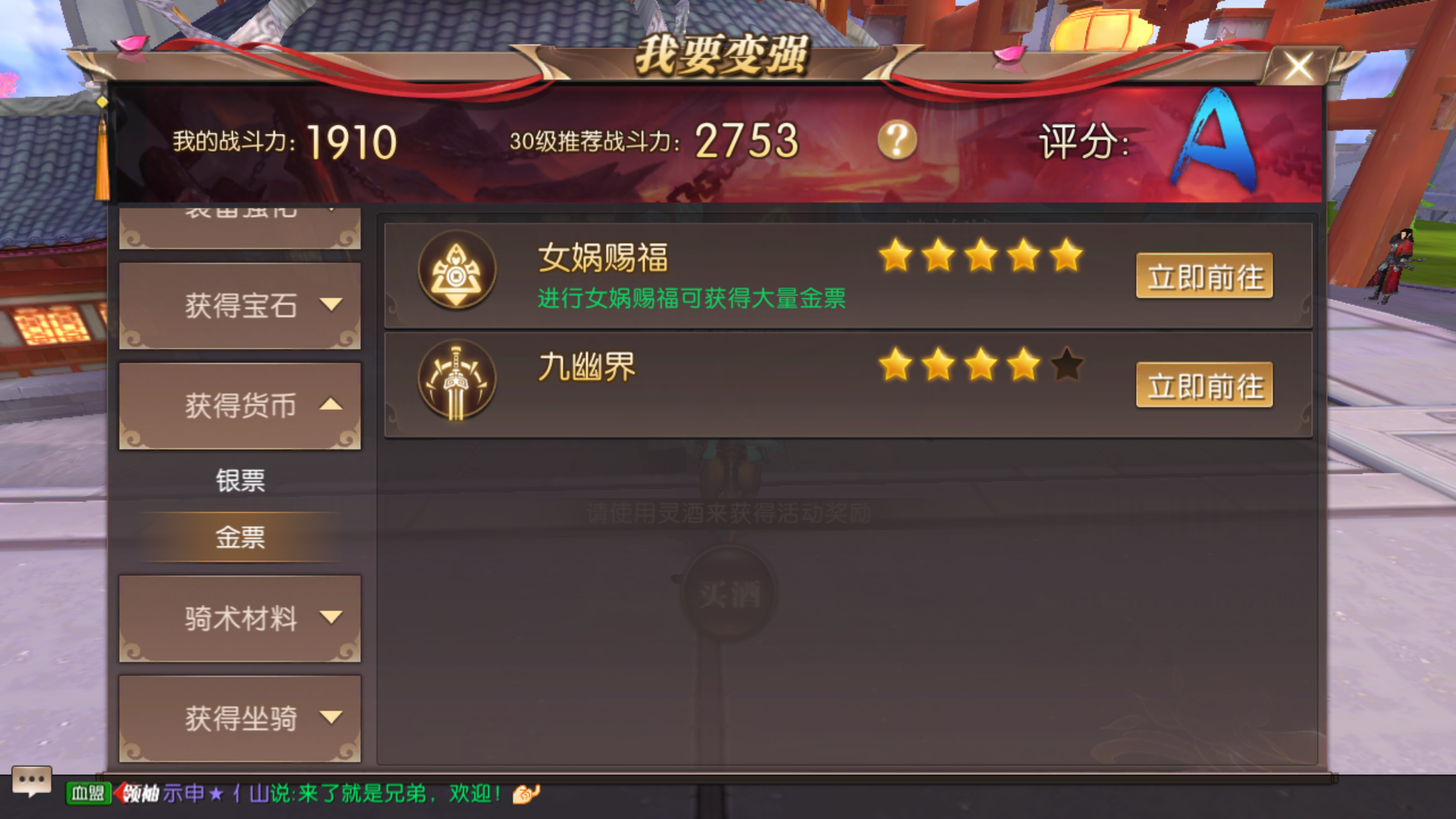Expand the 骑术材料 category
This screenshot has height=819, width=1456.
click(240, 619)
